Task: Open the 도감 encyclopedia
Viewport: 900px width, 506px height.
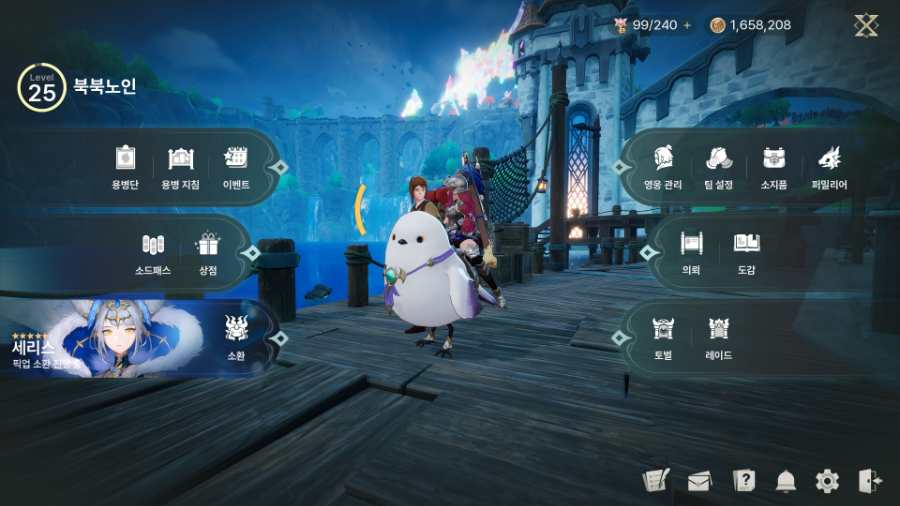Action: 746,252
